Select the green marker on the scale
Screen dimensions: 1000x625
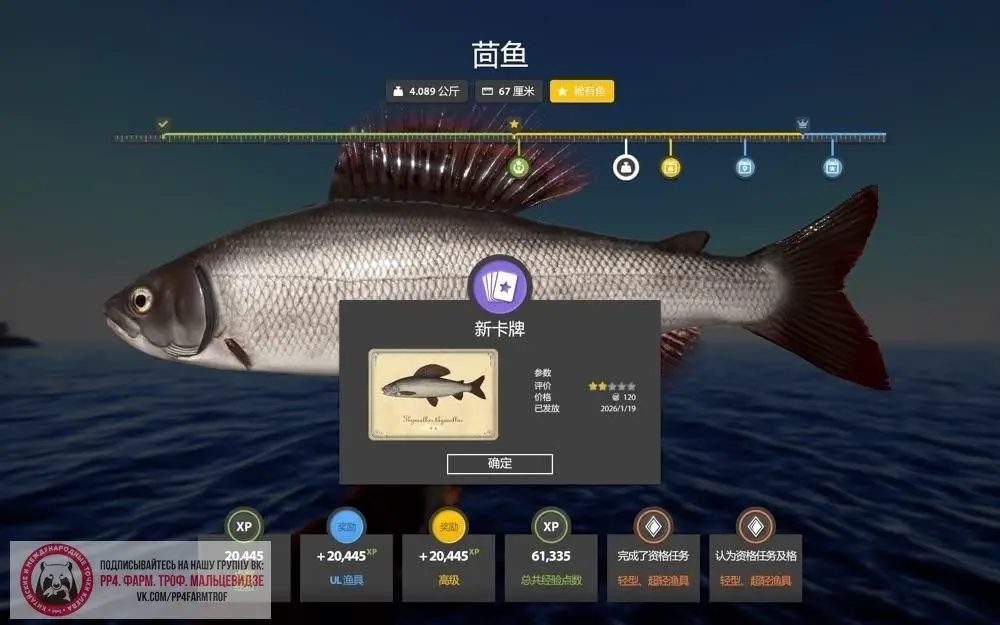[518, 167]
